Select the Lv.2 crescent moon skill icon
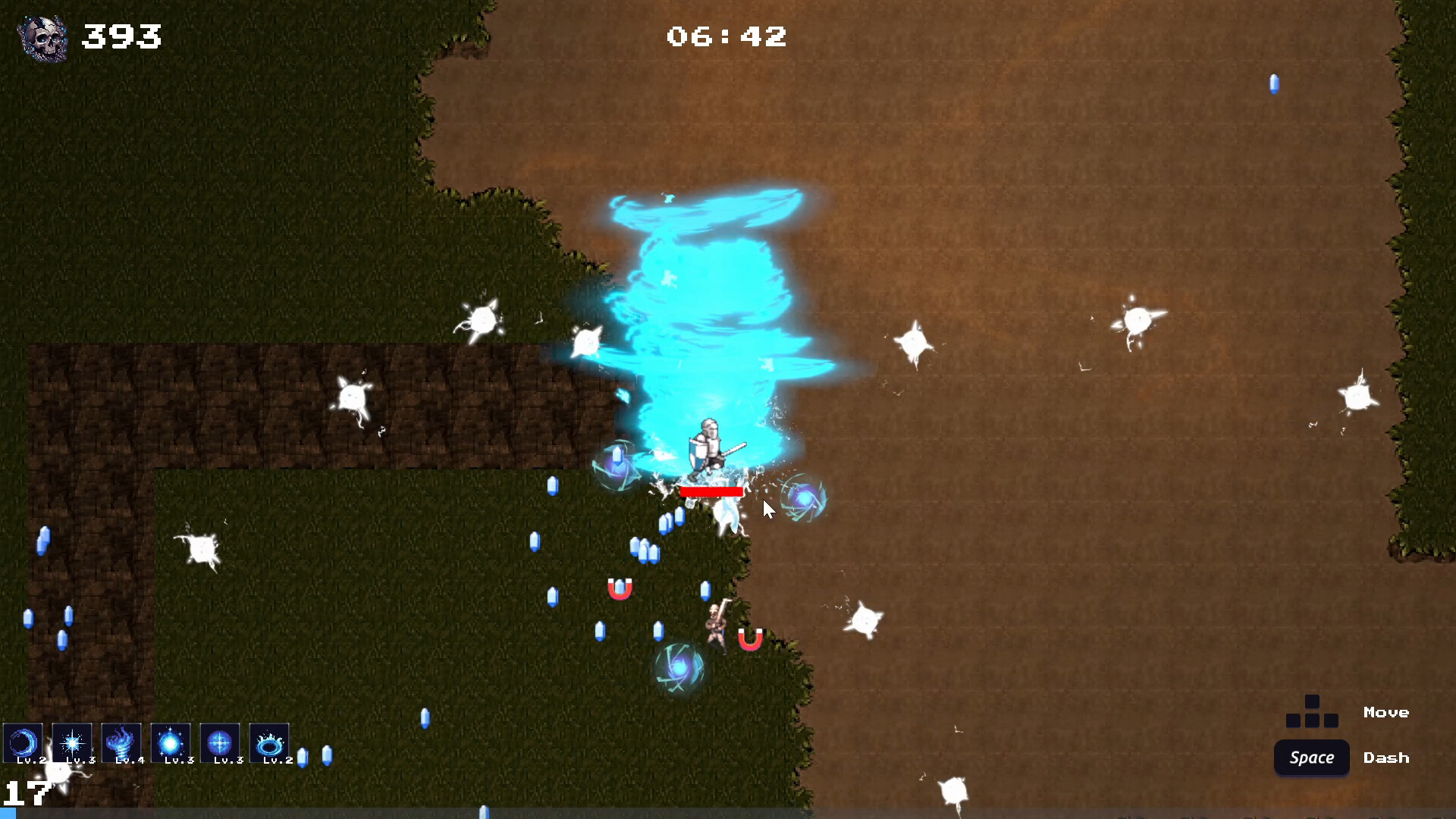Screen dimensions: 1456x819 pos(23,743)
